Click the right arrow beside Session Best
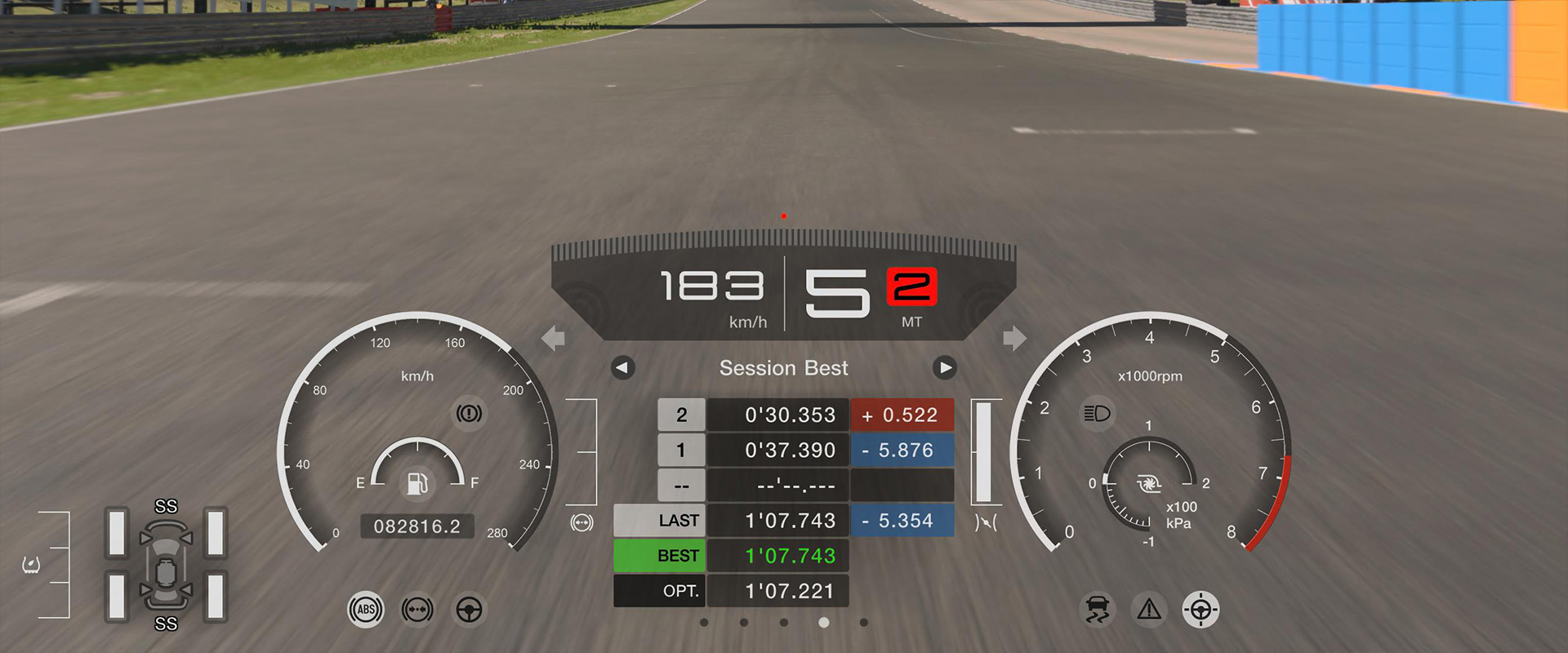Screen dimensions: 1568x653 tap(945, 368)
